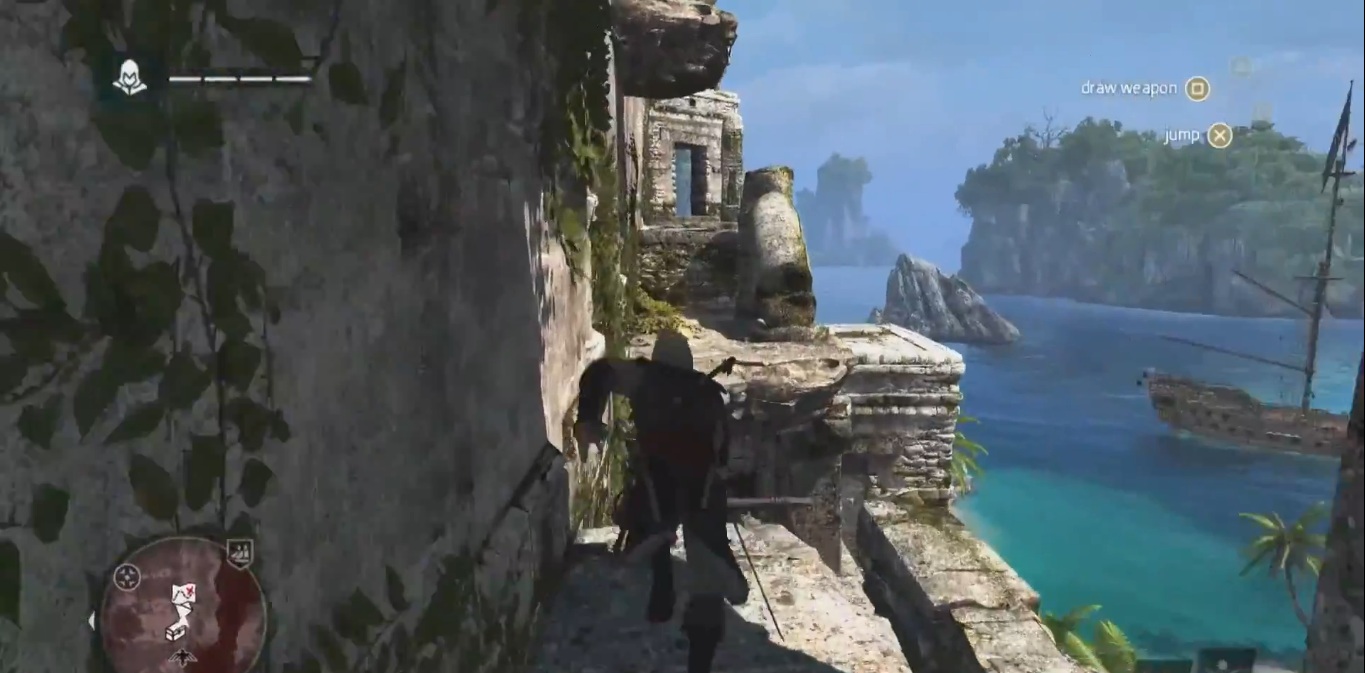The height and width of the screenshot is (673, 1365).
Task: Click the round four-arrow icon on minimap
Action: 127,577
